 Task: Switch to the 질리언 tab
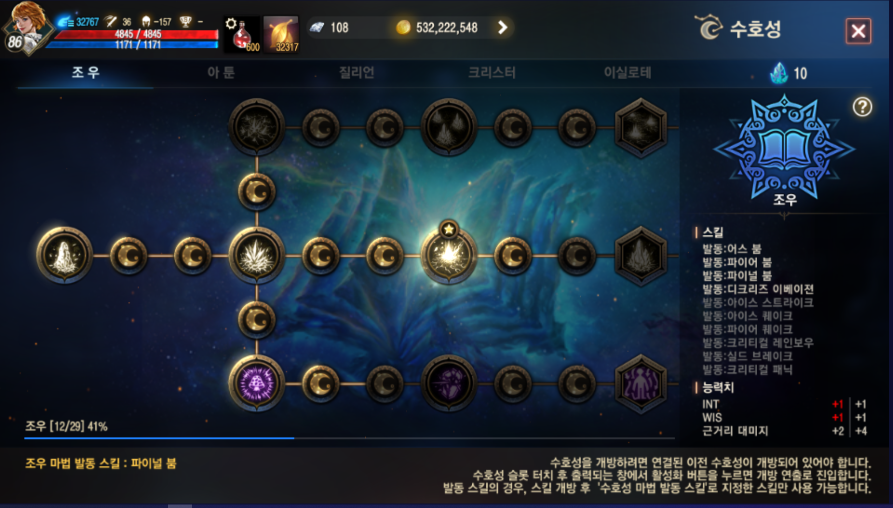coord(355,72)
